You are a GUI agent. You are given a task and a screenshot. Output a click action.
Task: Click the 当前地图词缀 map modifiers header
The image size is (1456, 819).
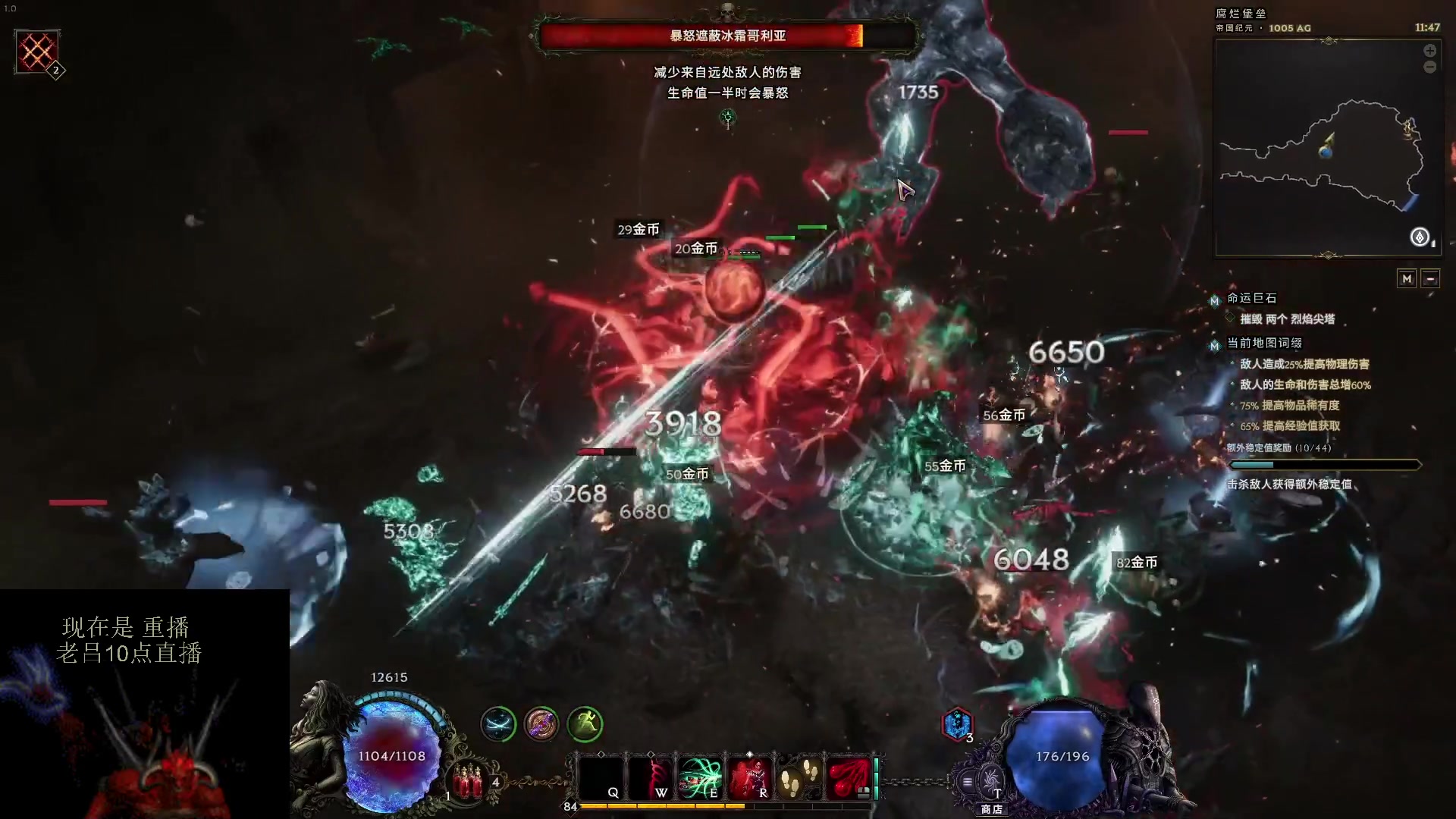(1264, 343)
